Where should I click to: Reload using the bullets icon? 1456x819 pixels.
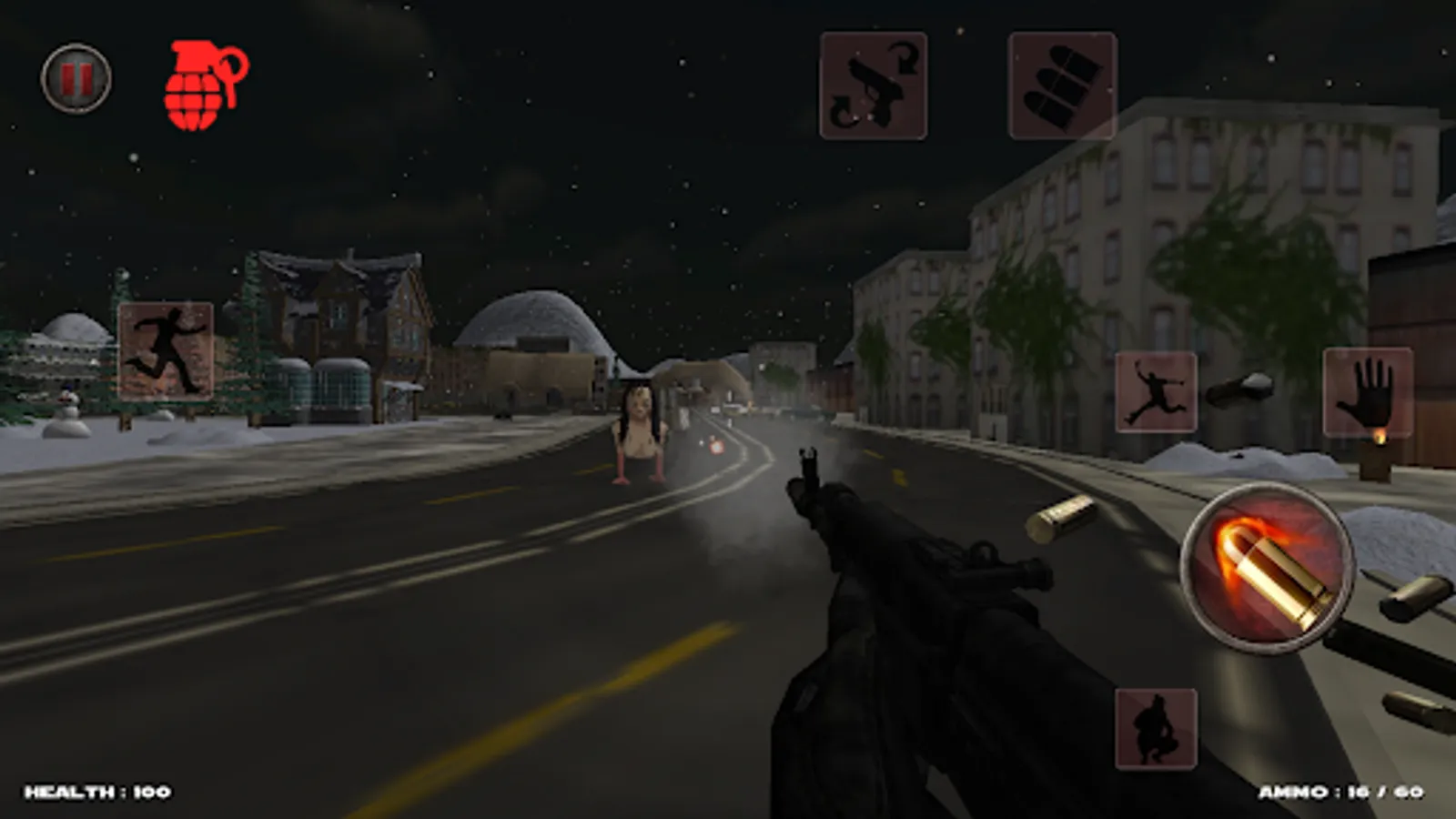point(1060,86)
